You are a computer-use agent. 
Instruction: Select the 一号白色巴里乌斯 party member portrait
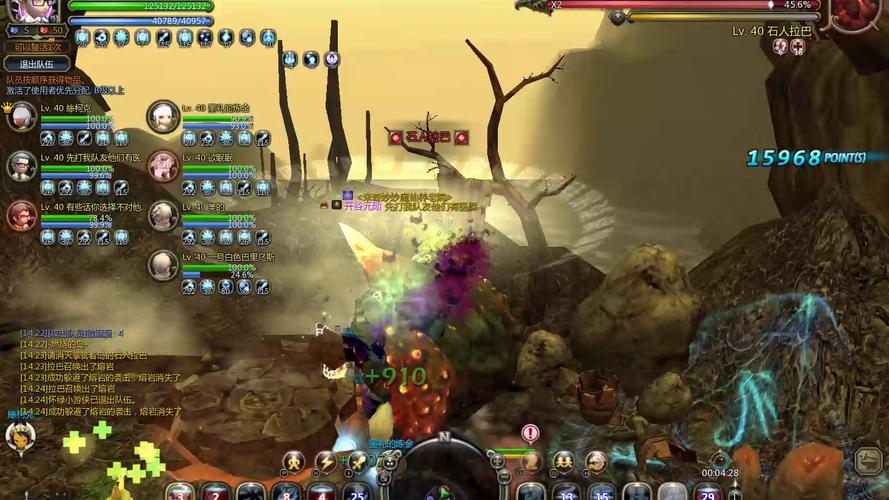tap(162, 265)
